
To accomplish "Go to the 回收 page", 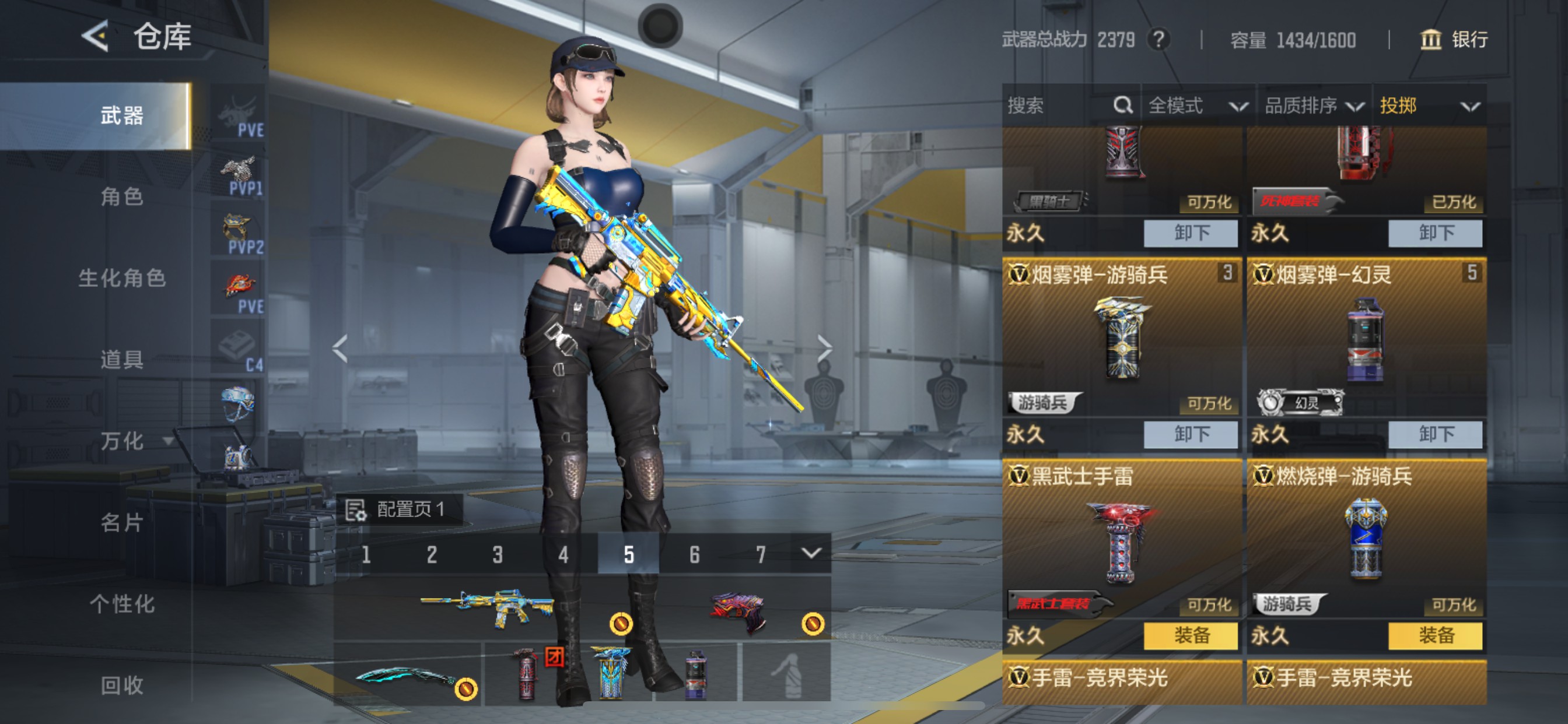I will click(x=122, y=686).
